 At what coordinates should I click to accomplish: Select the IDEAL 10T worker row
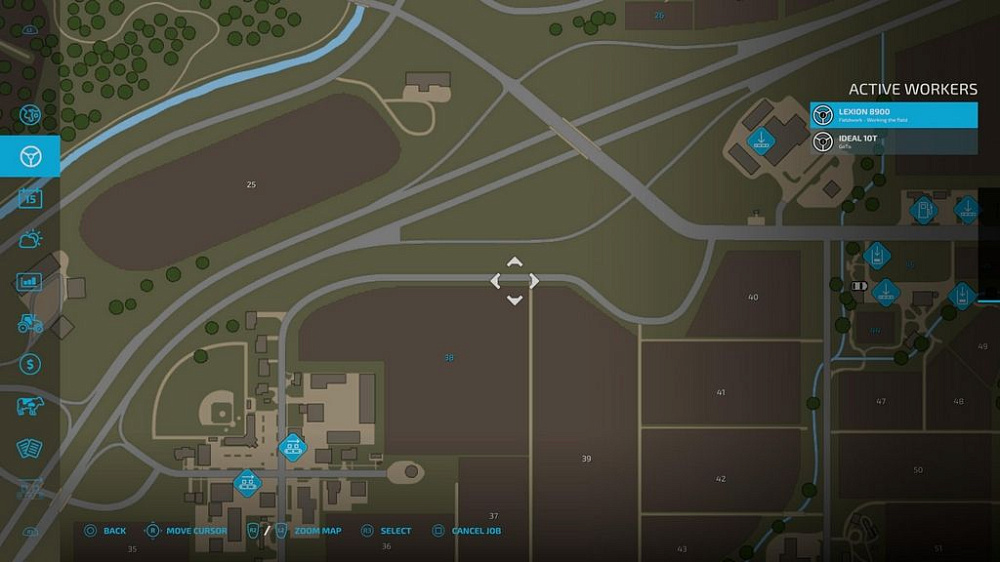click(x=893, y=141)
